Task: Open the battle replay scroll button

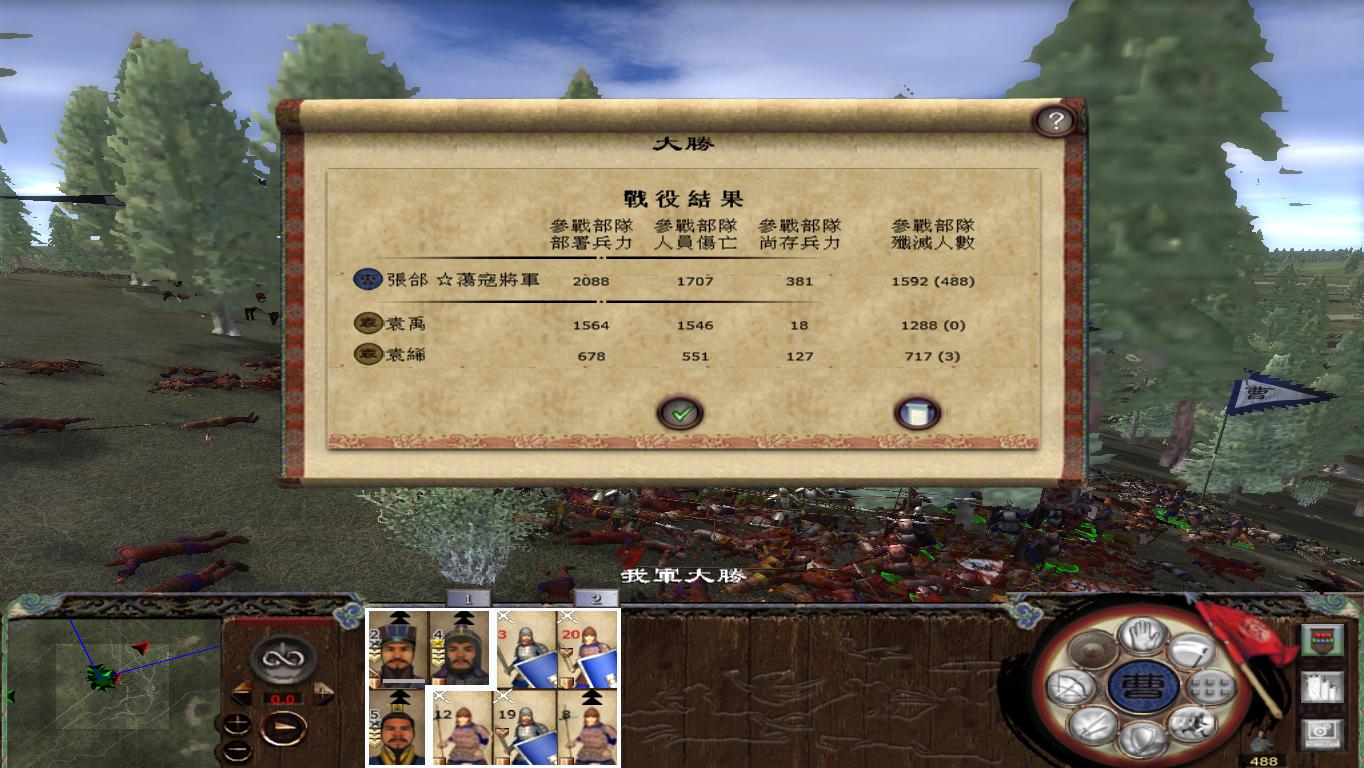Action: point(915,410)
